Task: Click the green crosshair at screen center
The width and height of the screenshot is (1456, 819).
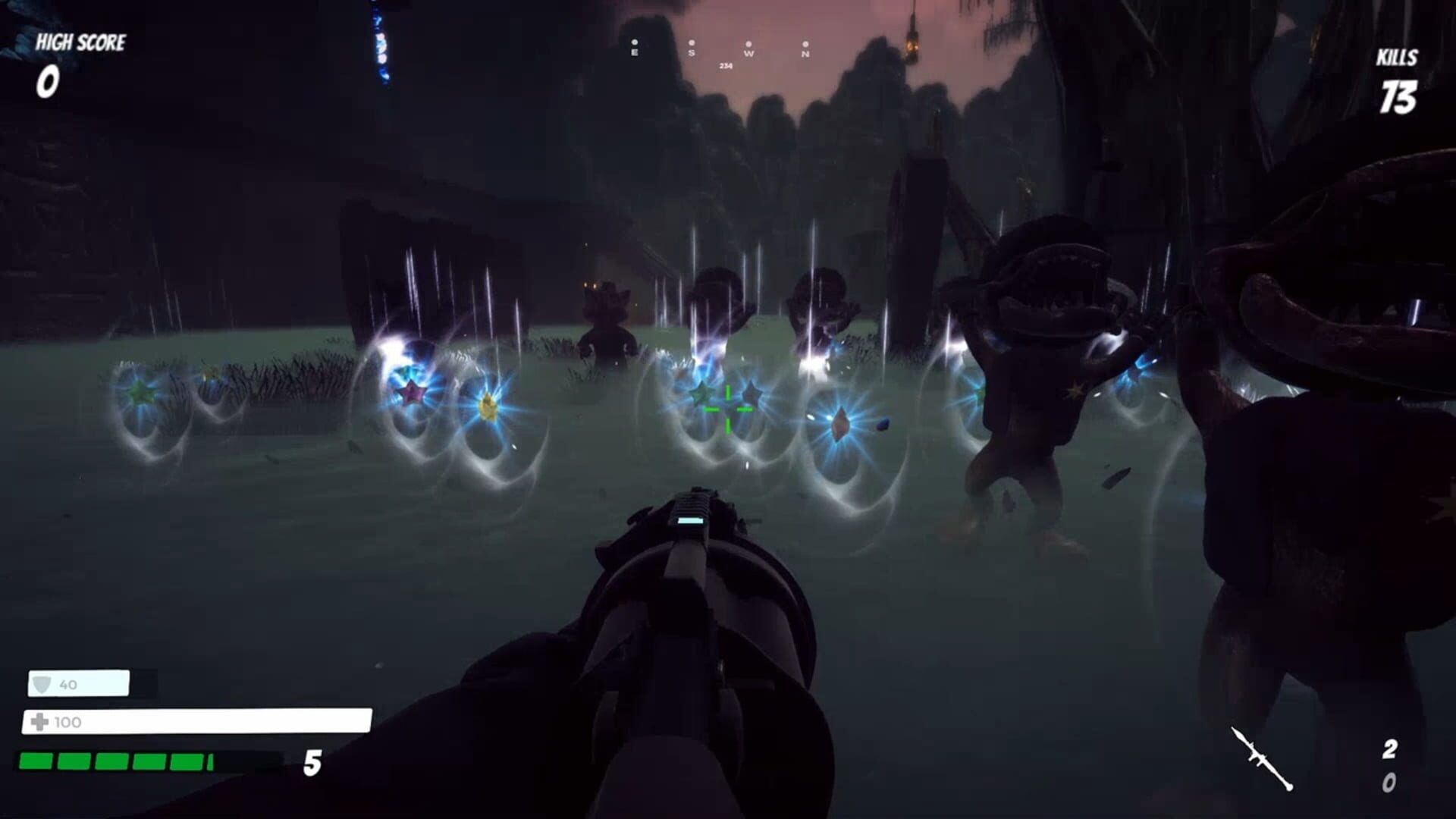Action: pyautogui.click(x=726, y=408)
